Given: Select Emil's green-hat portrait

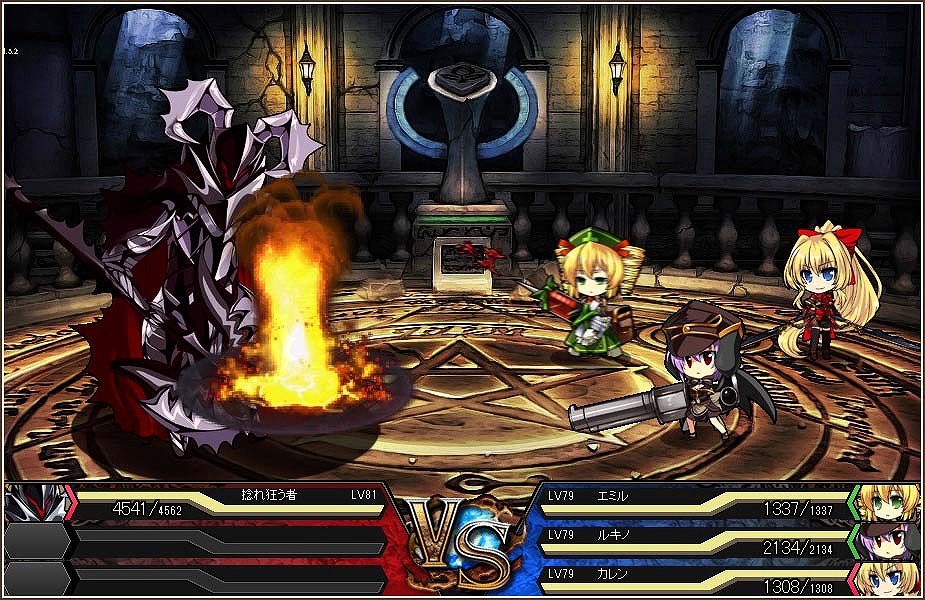Looking at the screenshot, I should pyautogui.click(x=886, y=502).
